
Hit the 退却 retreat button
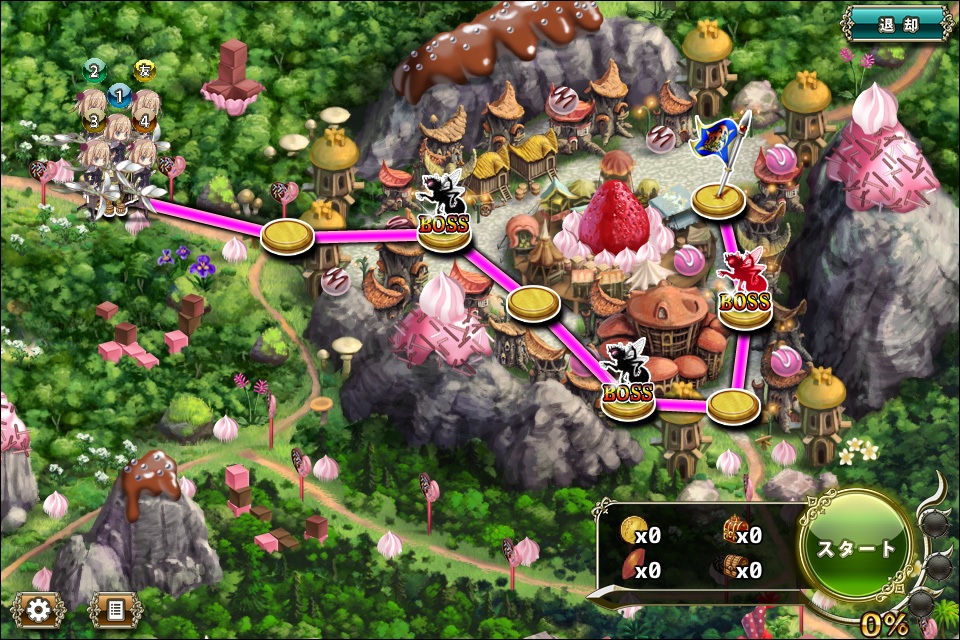pos(896,23)
